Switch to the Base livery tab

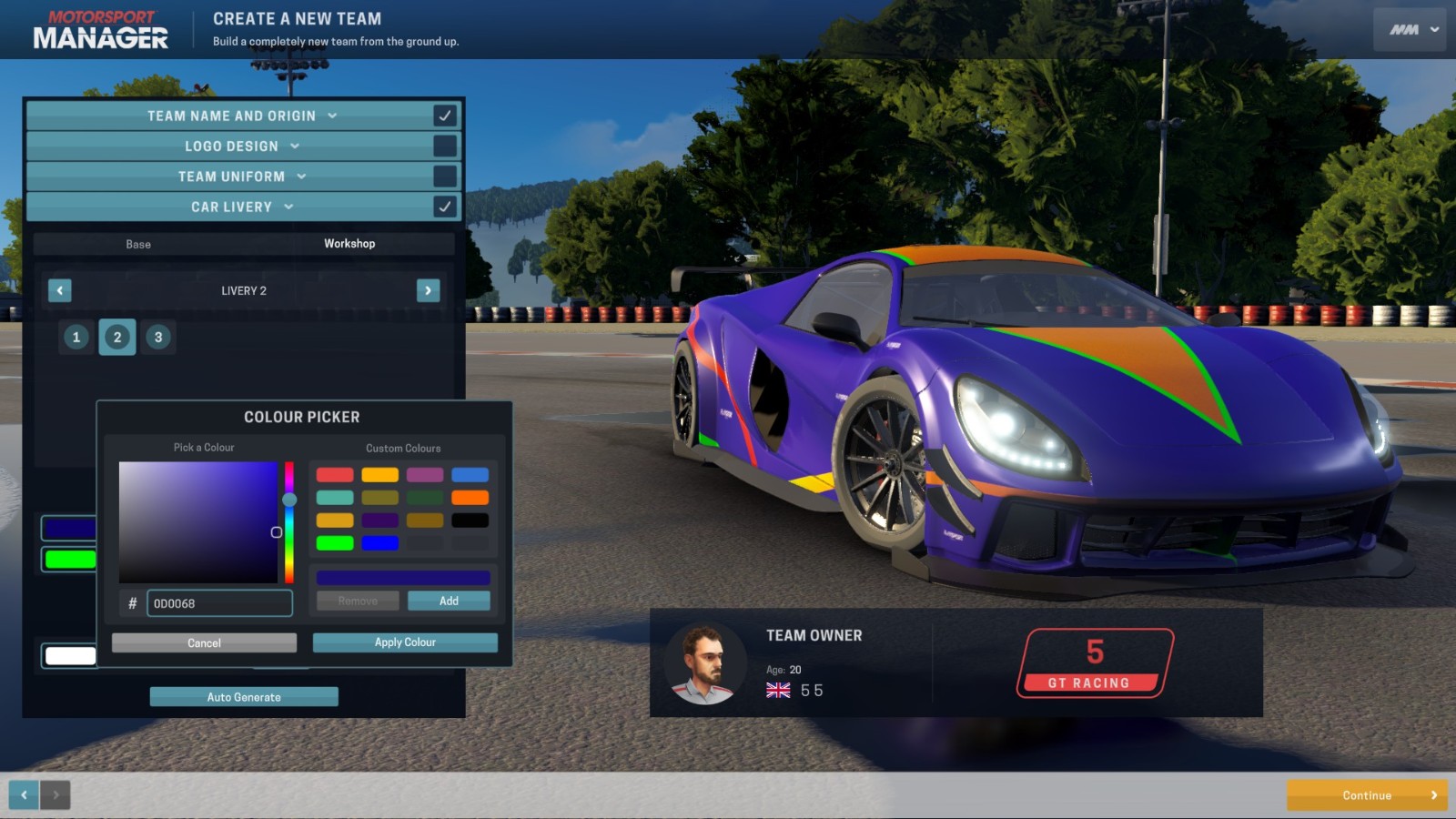click(x=138, y=244)
